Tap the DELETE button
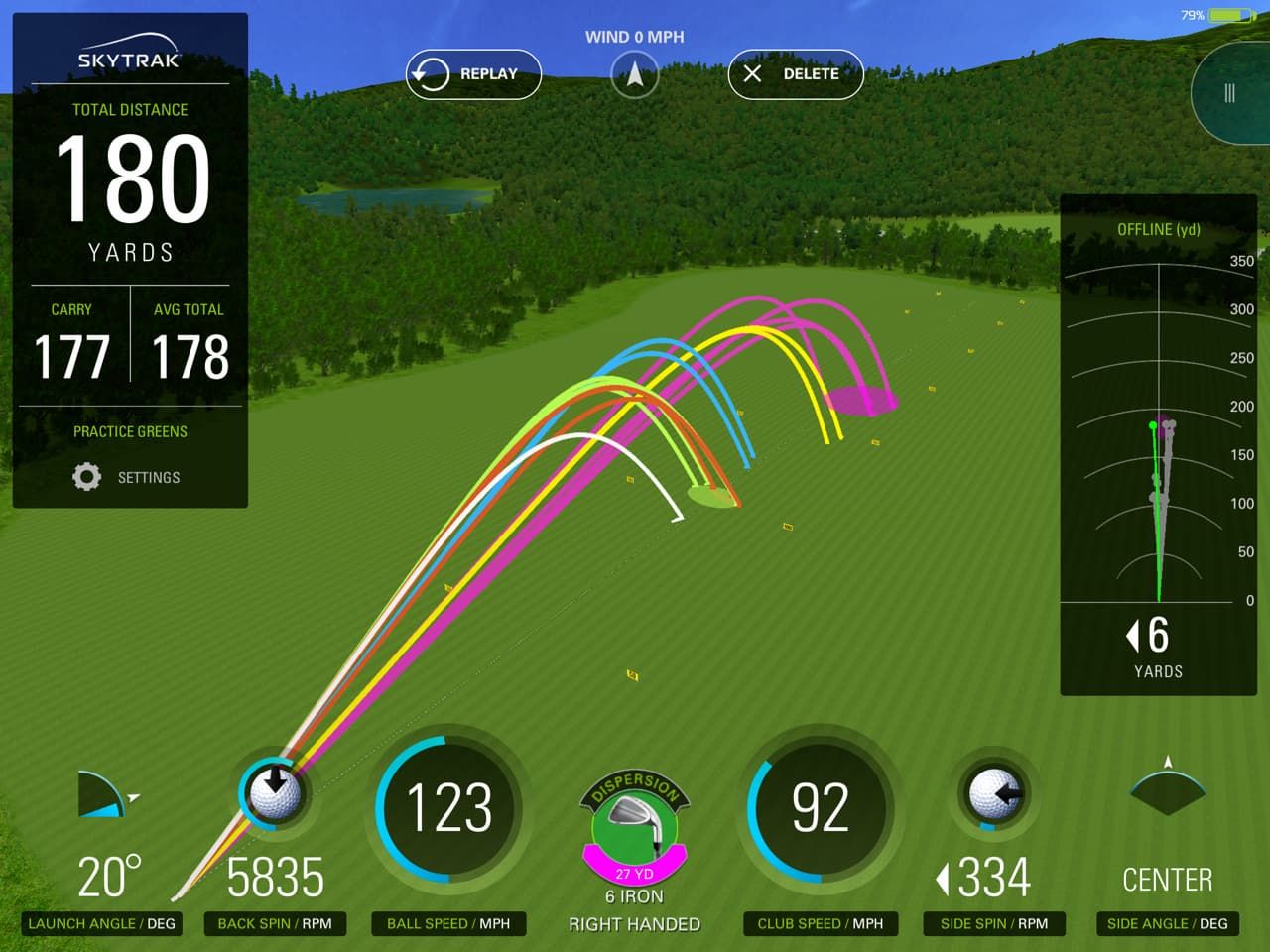The image size is (1270, 952). (x=795, y=73)
